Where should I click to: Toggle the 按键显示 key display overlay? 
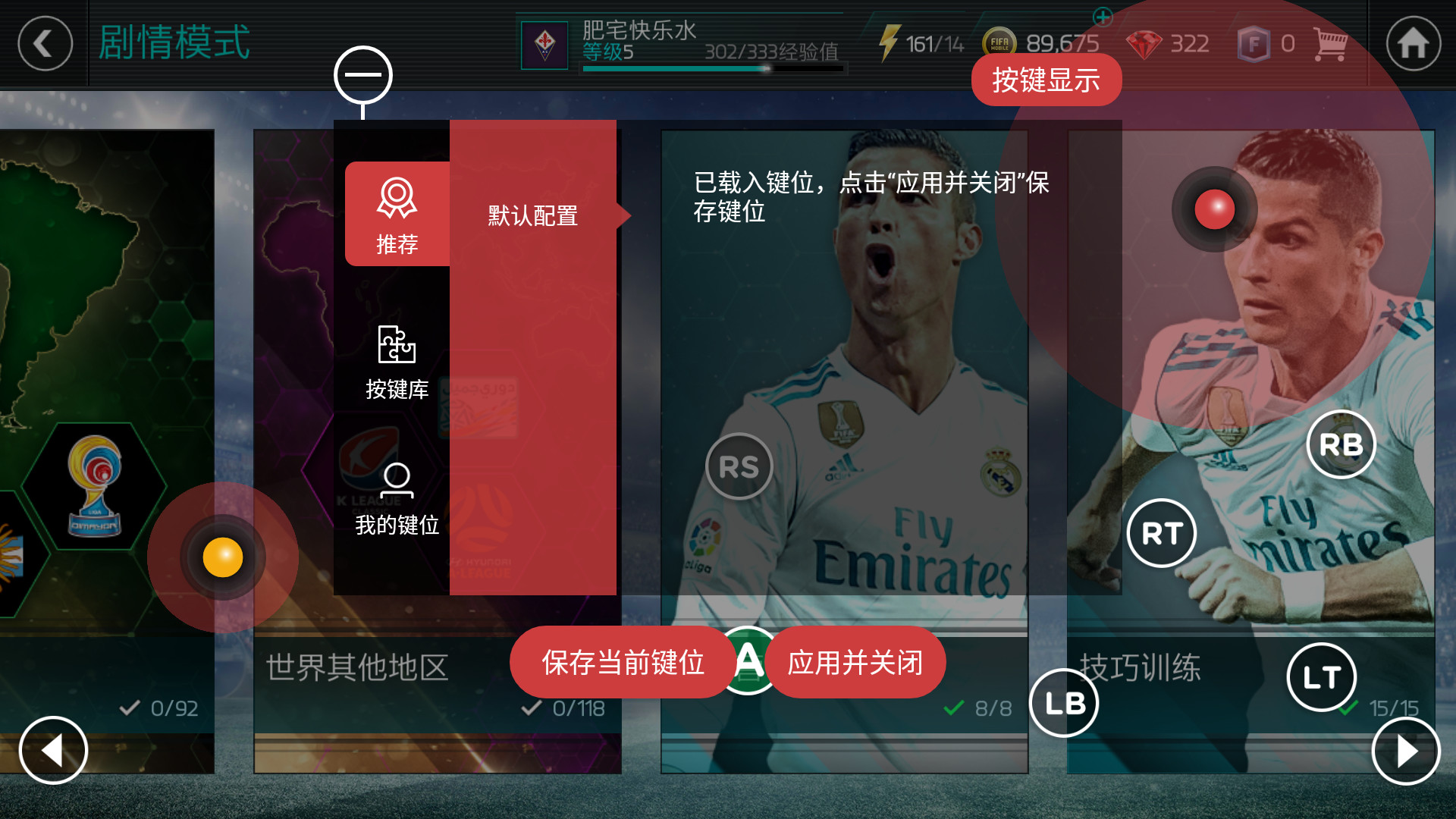tap(1046, 79)
